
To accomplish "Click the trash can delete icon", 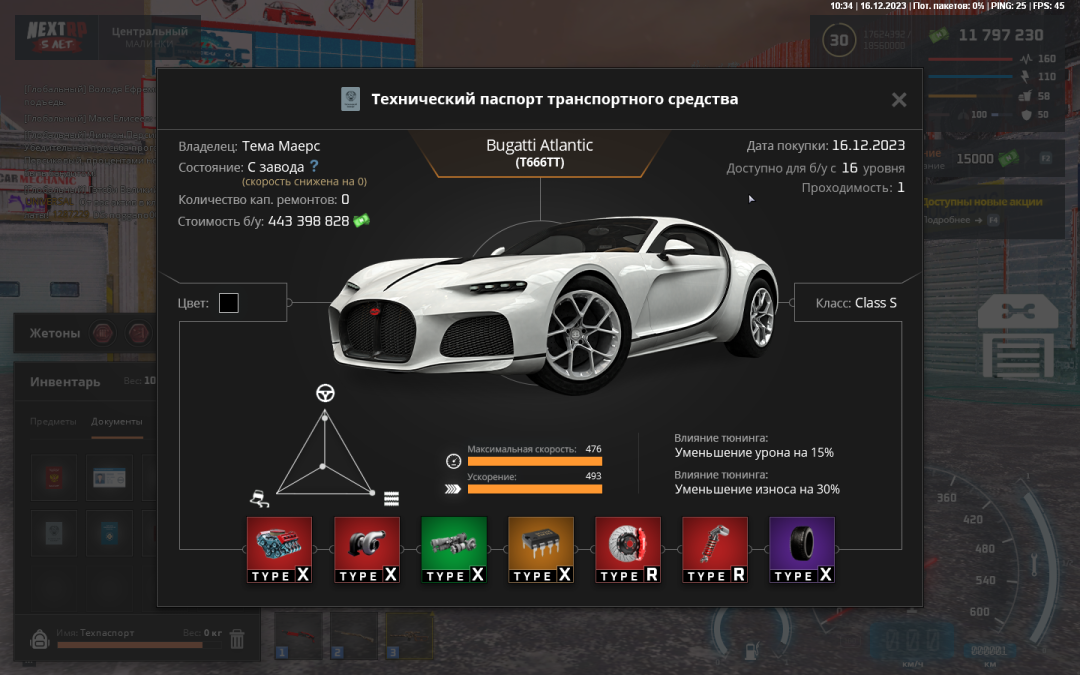I will pyautogui.click(x=237, y=638).
